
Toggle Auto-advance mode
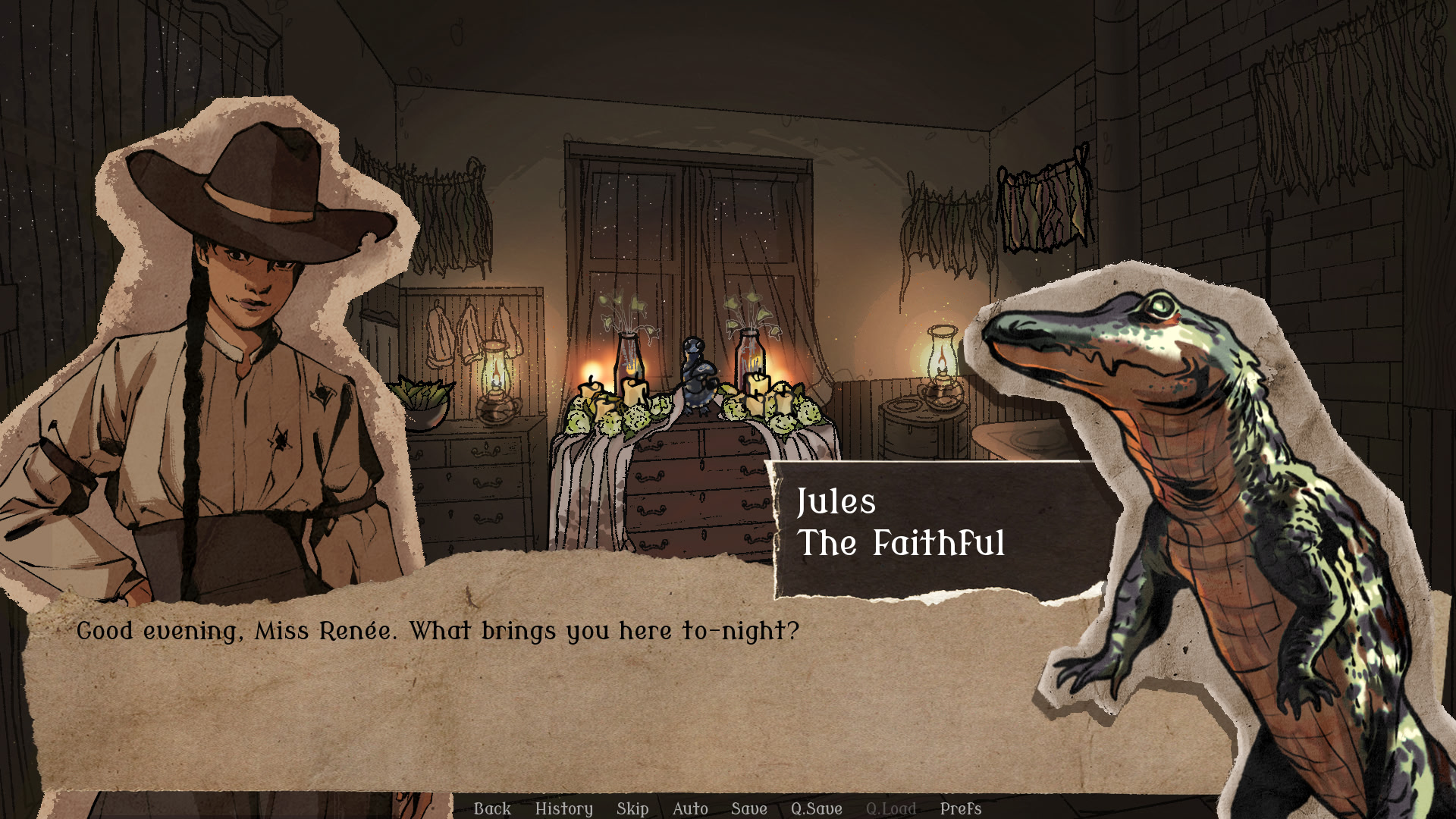coord(690,808)
